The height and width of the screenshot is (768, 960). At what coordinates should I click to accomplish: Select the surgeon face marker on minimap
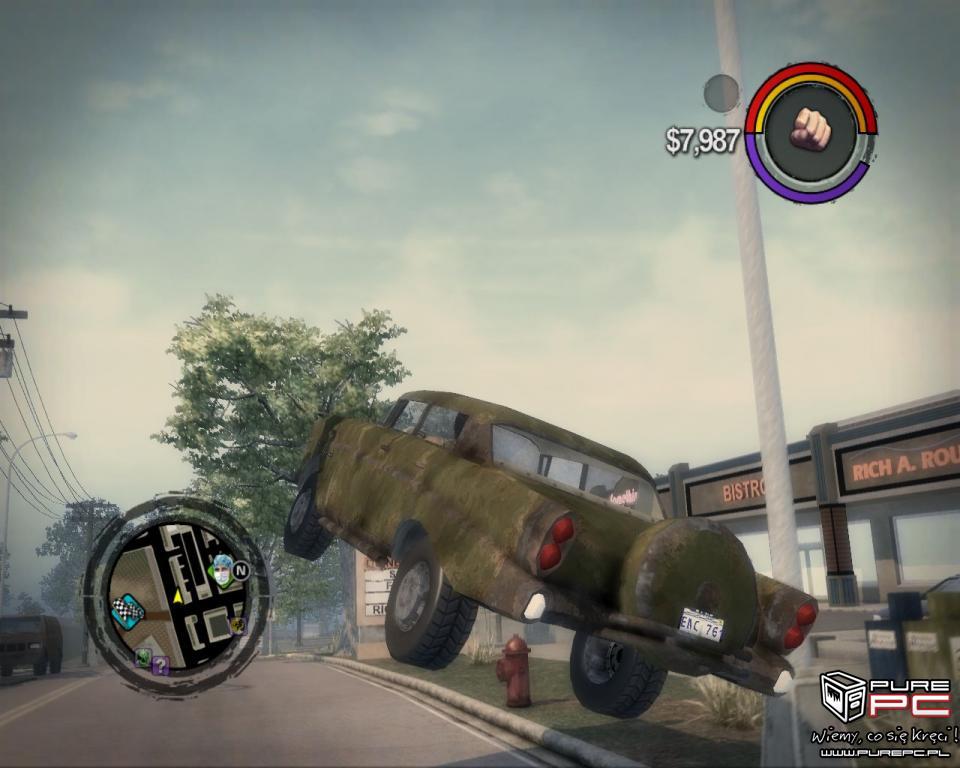pos(221,571)
